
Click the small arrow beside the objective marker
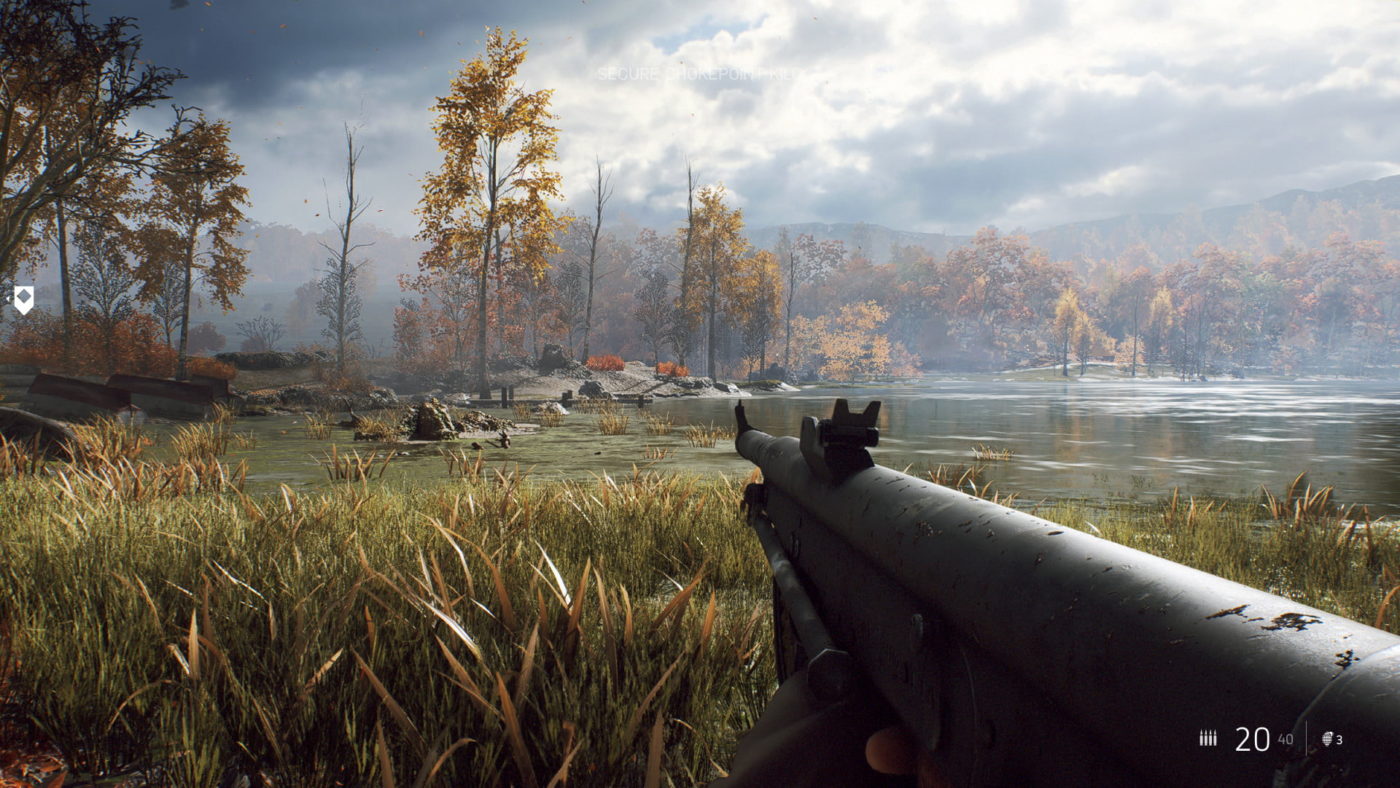[x=8, y=299]
